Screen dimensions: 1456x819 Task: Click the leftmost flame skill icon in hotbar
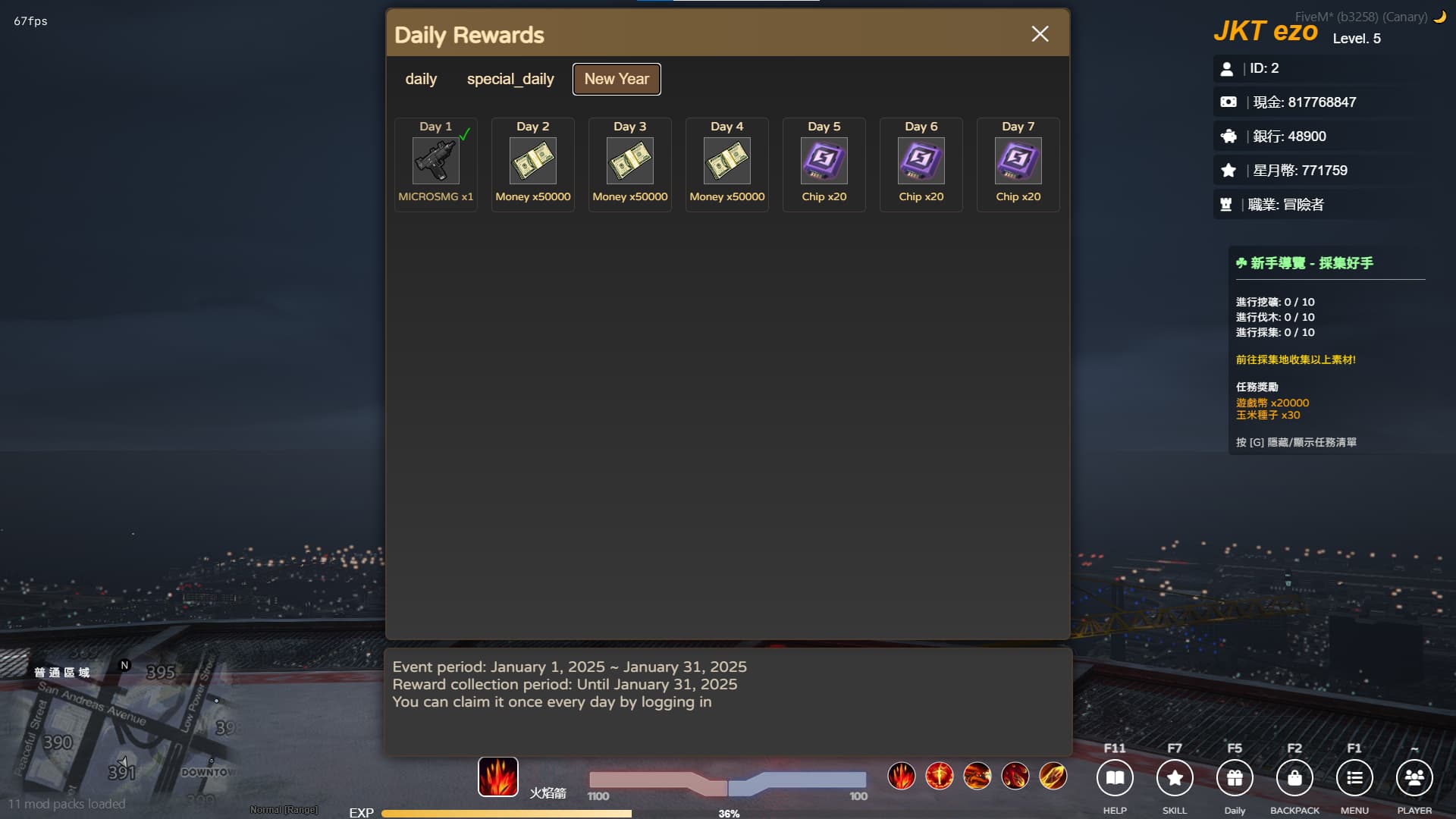coord(902,776)
